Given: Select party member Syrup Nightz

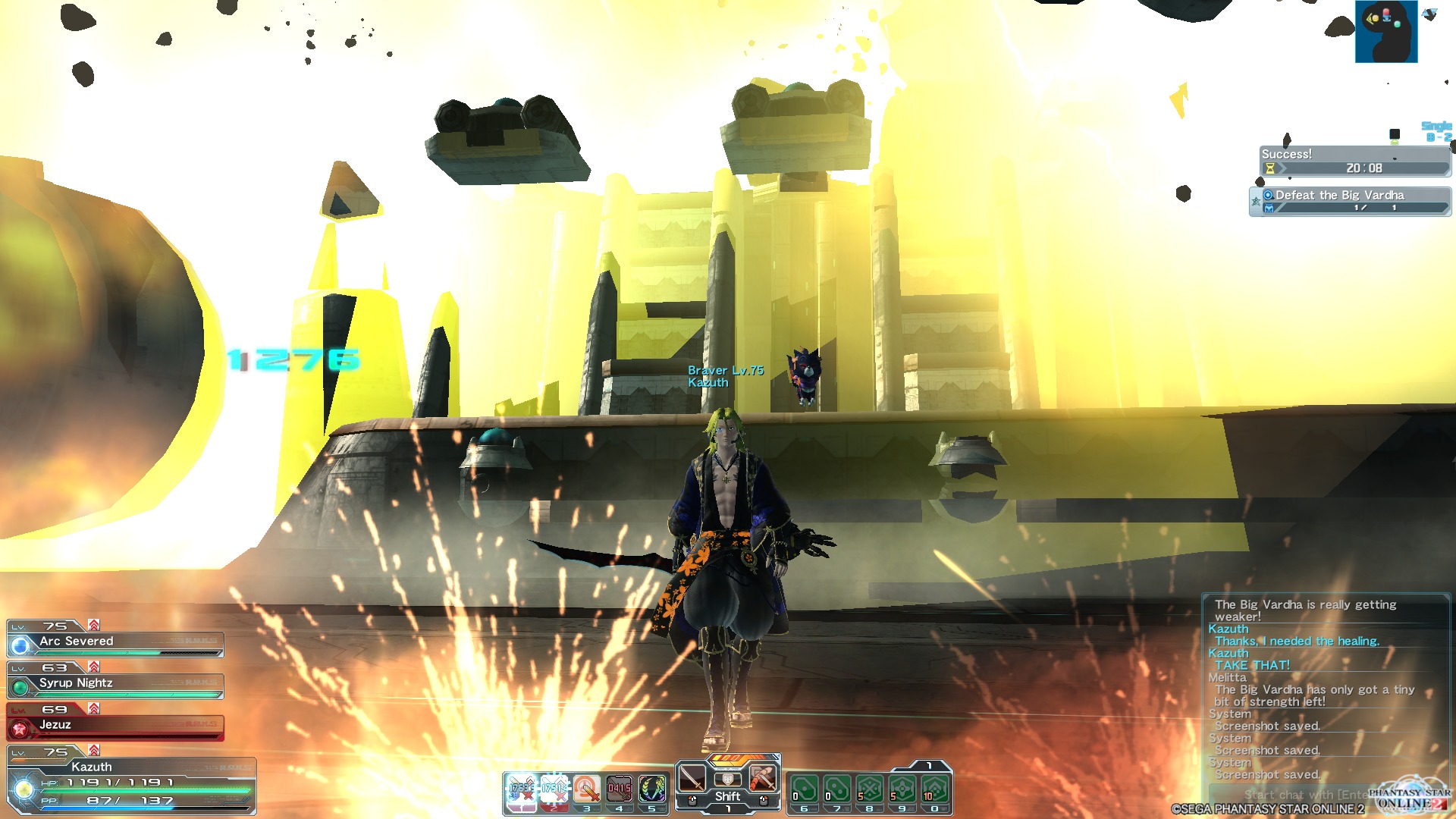Looking at the screenshot, I should tap(115, 684).
